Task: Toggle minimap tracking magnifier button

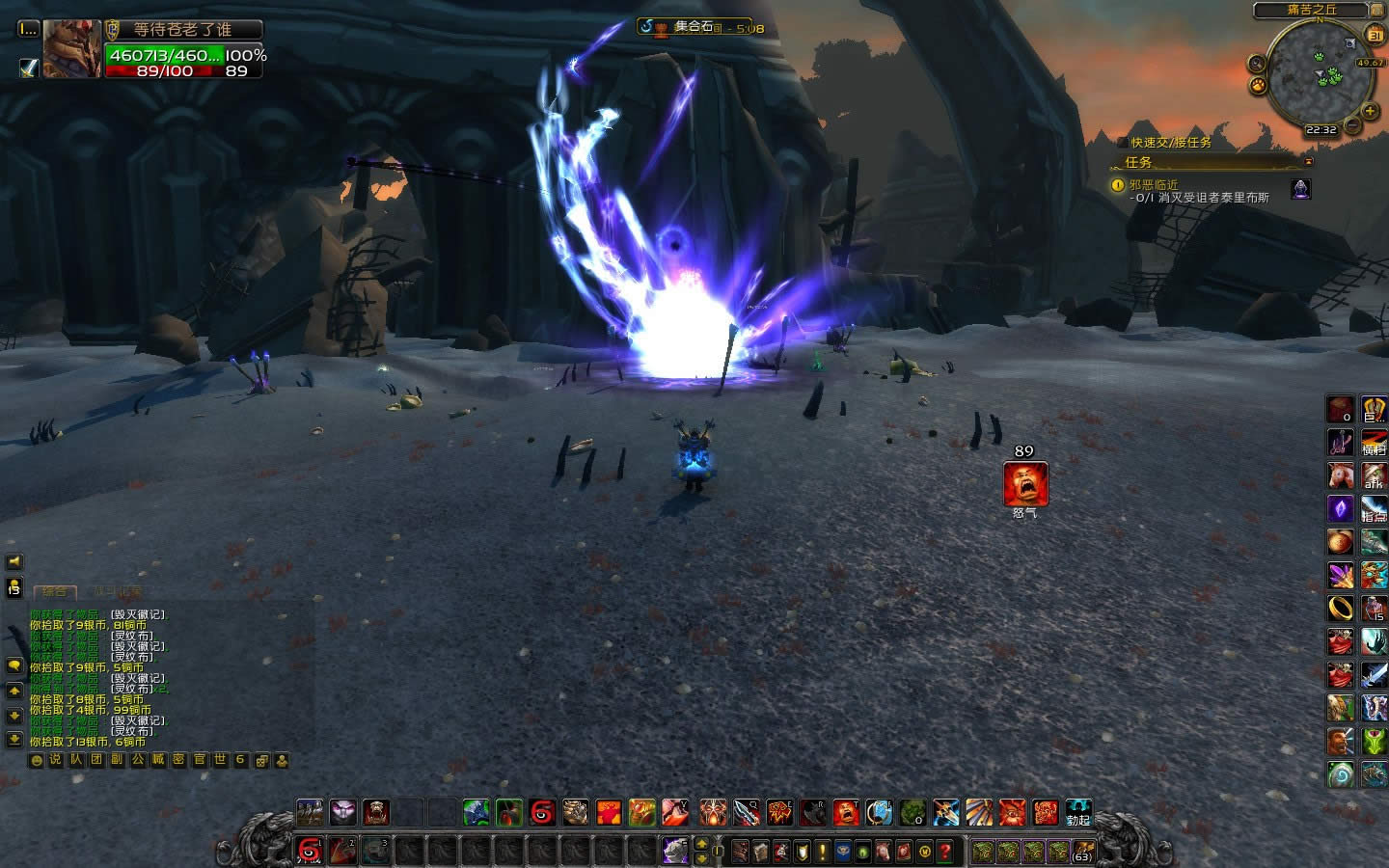Action: pos(1257,64)
